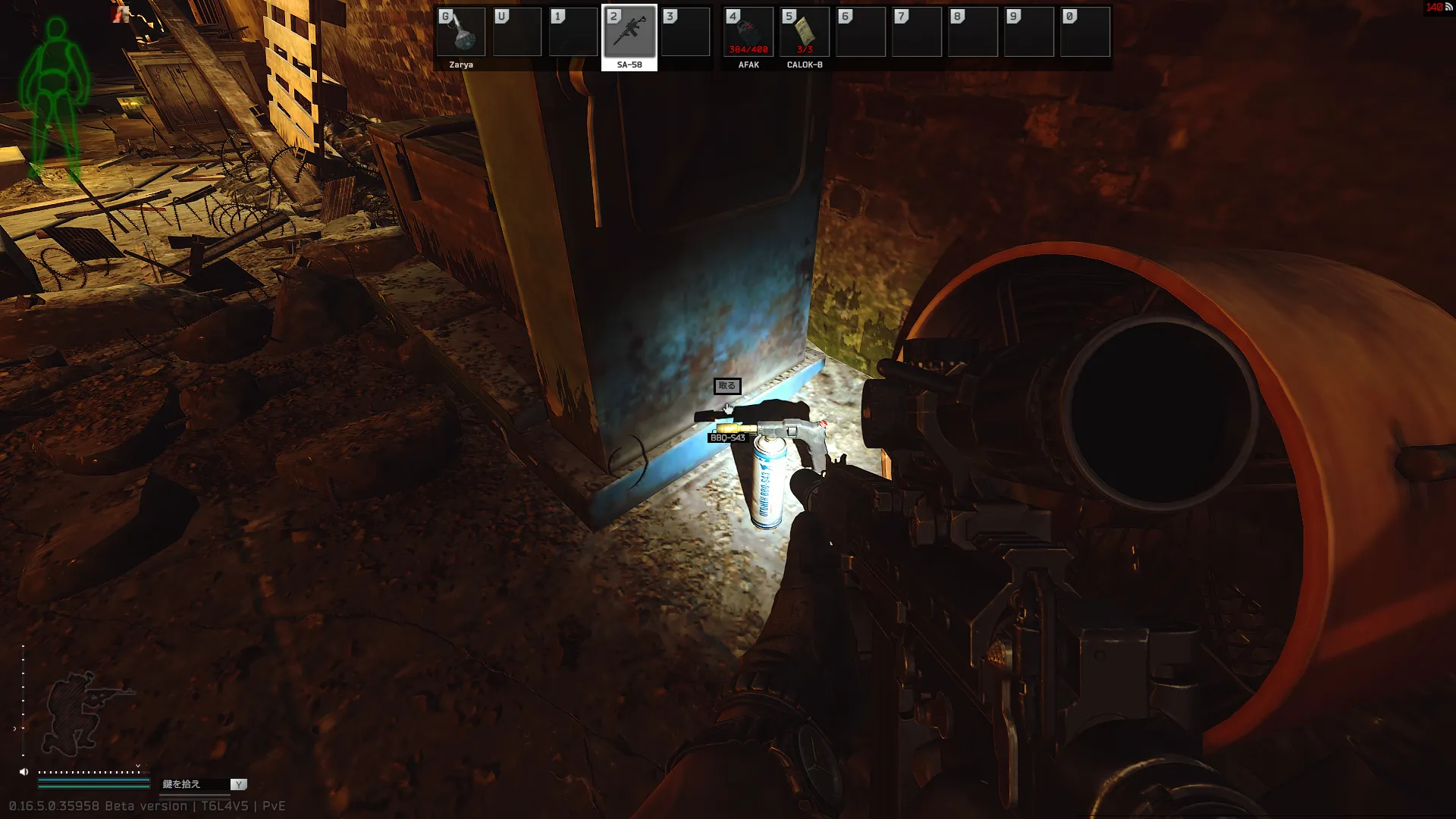Image resolution: width=1456 pixels, height=819 pixels.
Task: Select the CALOK-B hemostatic slot
Action: click(x=805, y=33)
